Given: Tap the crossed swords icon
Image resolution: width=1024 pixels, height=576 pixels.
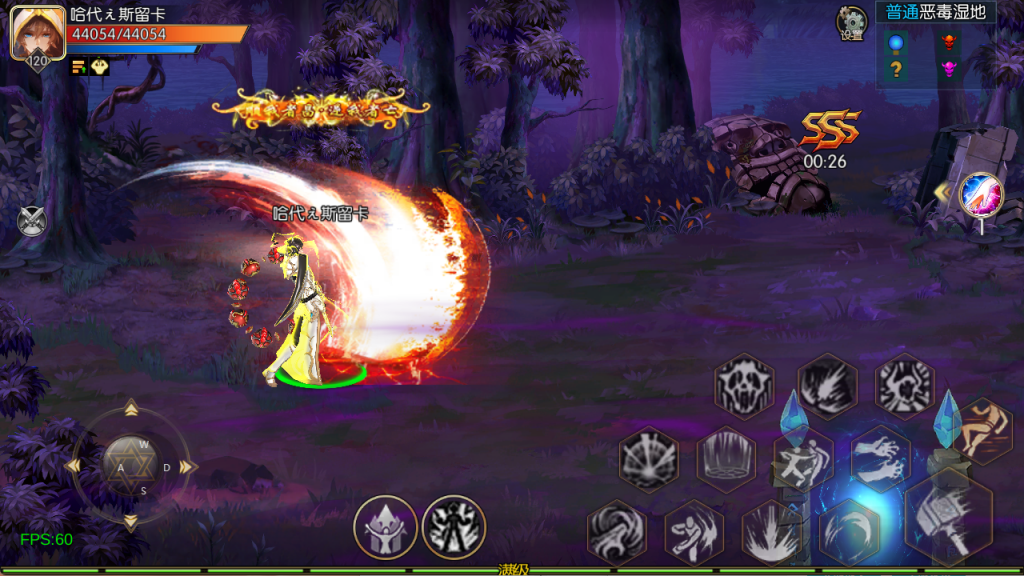Looking at the screenshot, I should [x=31, y=219].
